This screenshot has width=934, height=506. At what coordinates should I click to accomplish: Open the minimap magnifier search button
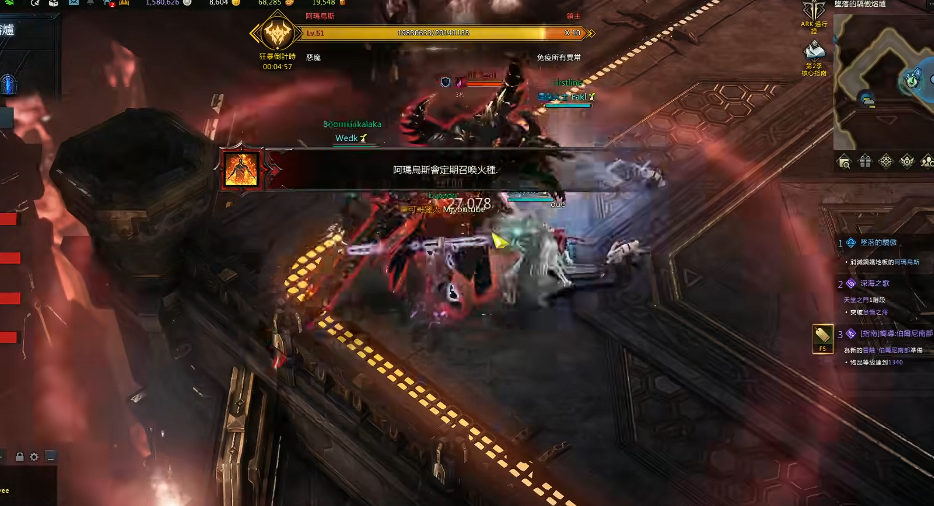tap(845, 161)
